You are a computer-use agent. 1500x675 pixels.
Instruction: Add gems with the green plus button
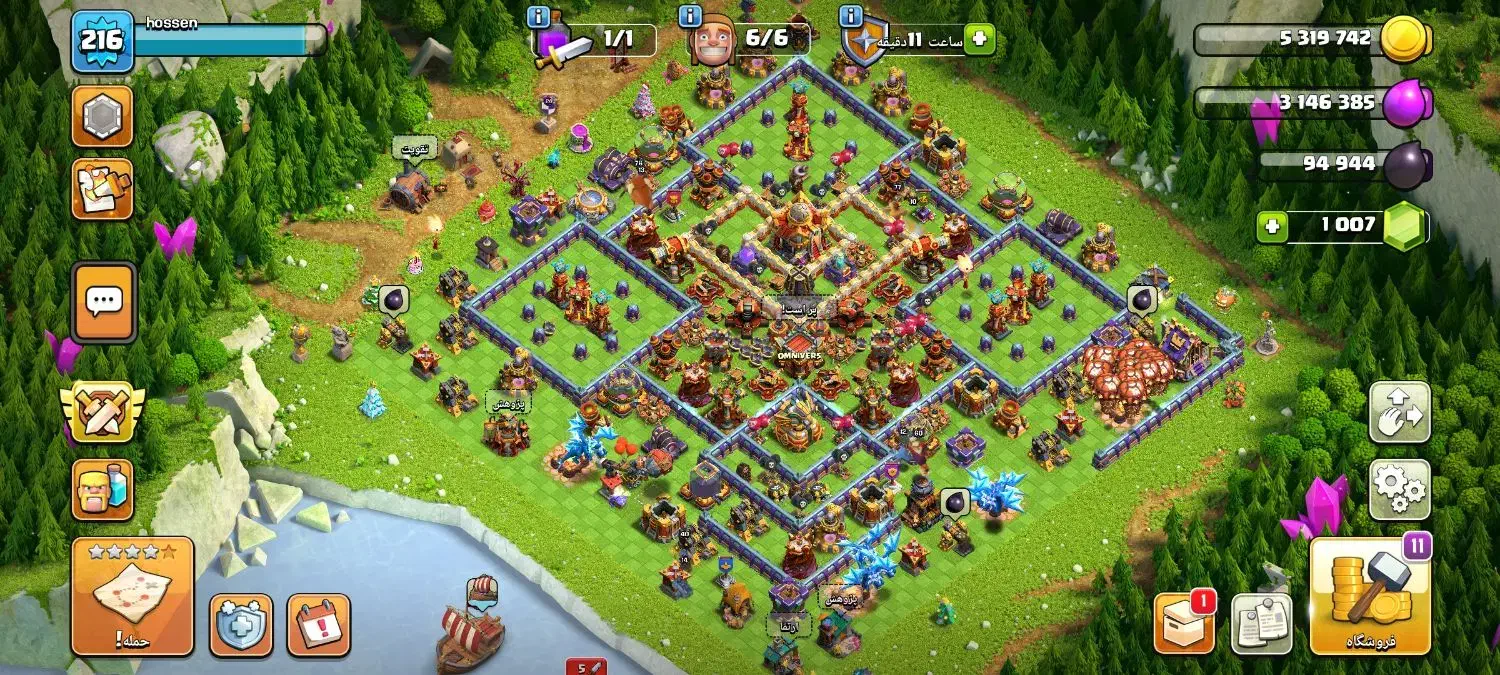pos(1272,226)
